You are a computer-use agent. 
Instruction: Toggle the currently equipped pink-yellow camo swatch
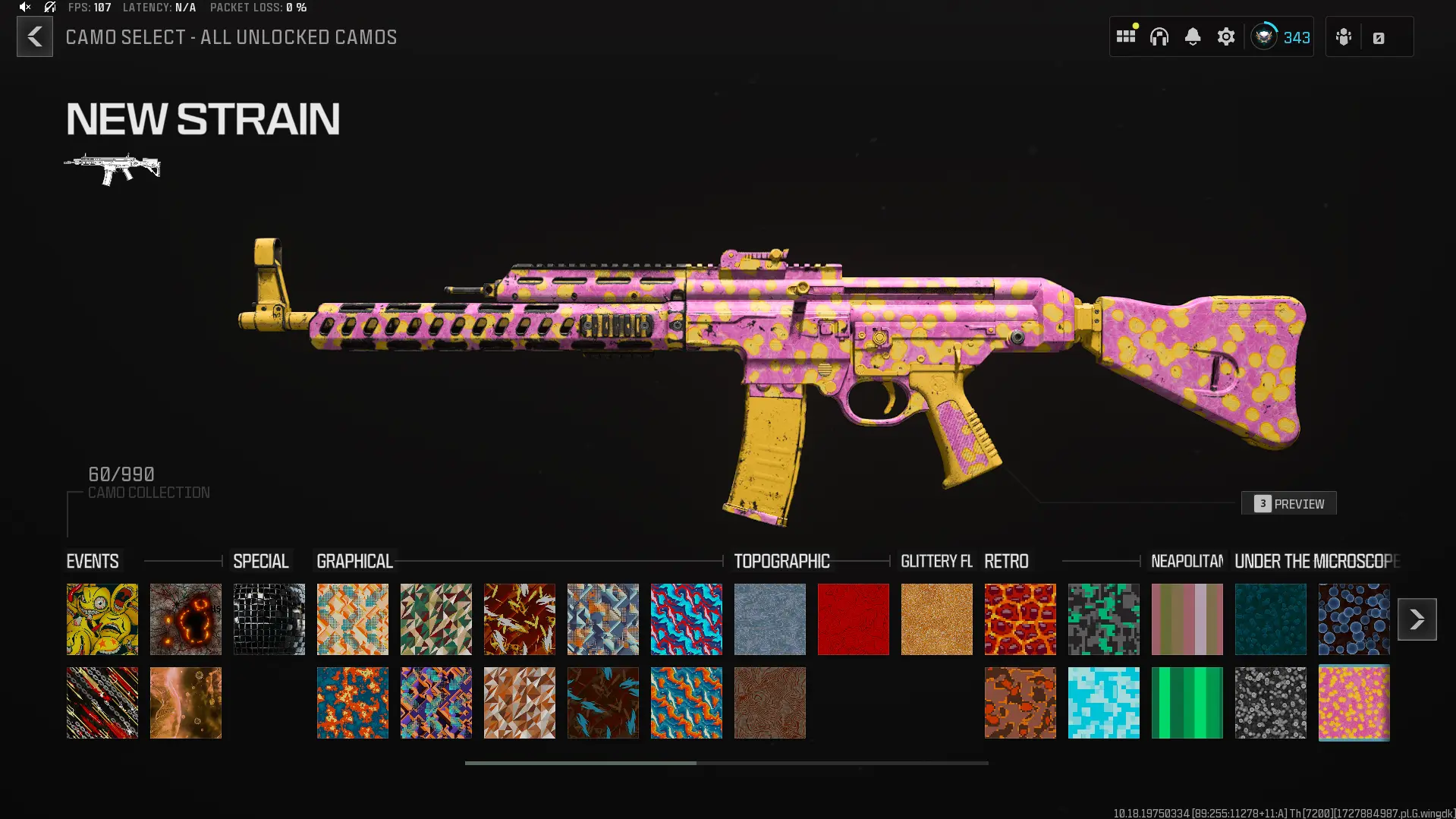[1354, 702]
